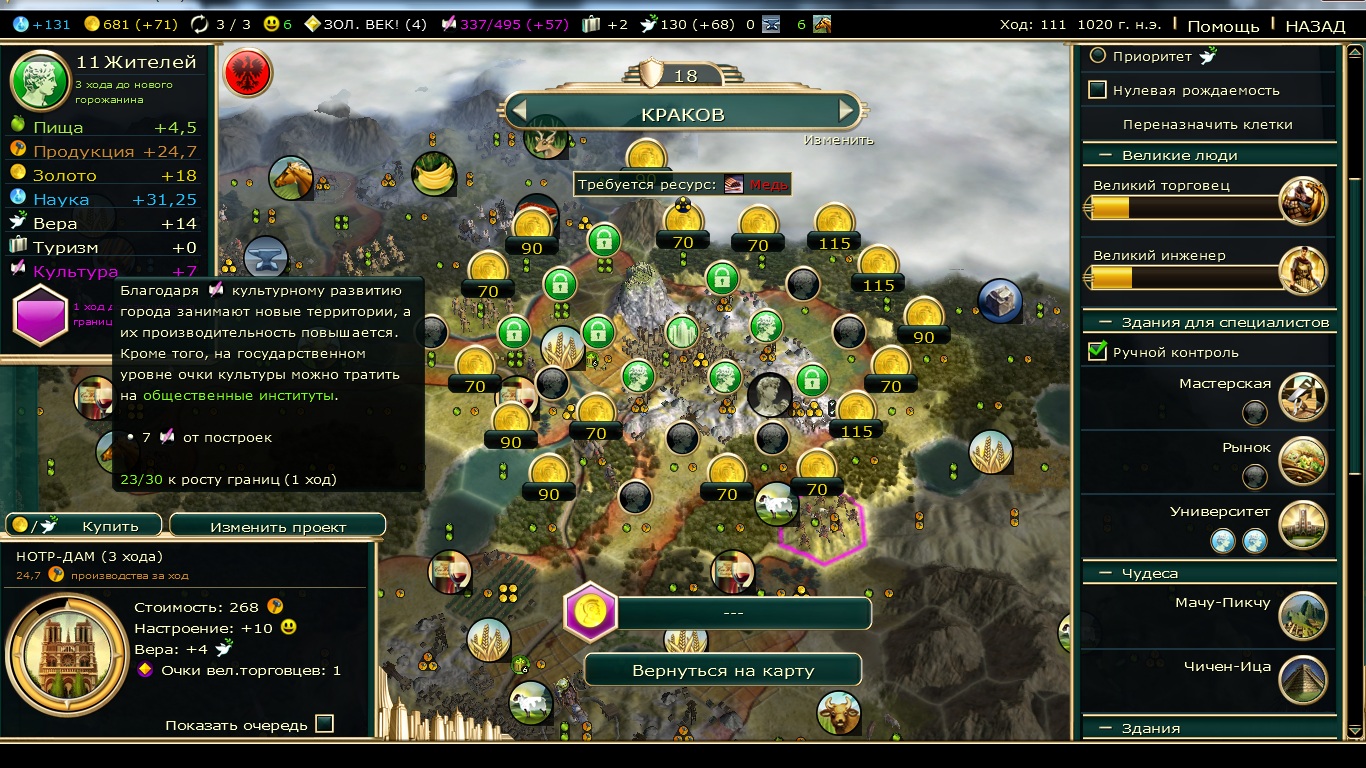1366x768 pixels.
Task: Select the Мачу-Пикчу wonder icon
Action: 1302,616
